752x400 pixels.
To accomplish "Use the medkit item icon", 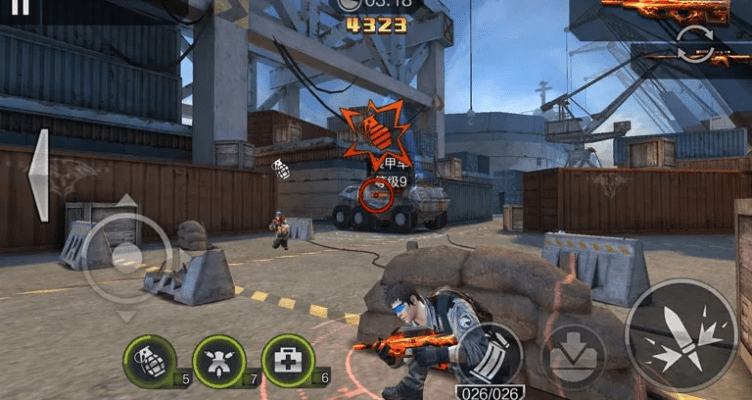I will point(287,360).
